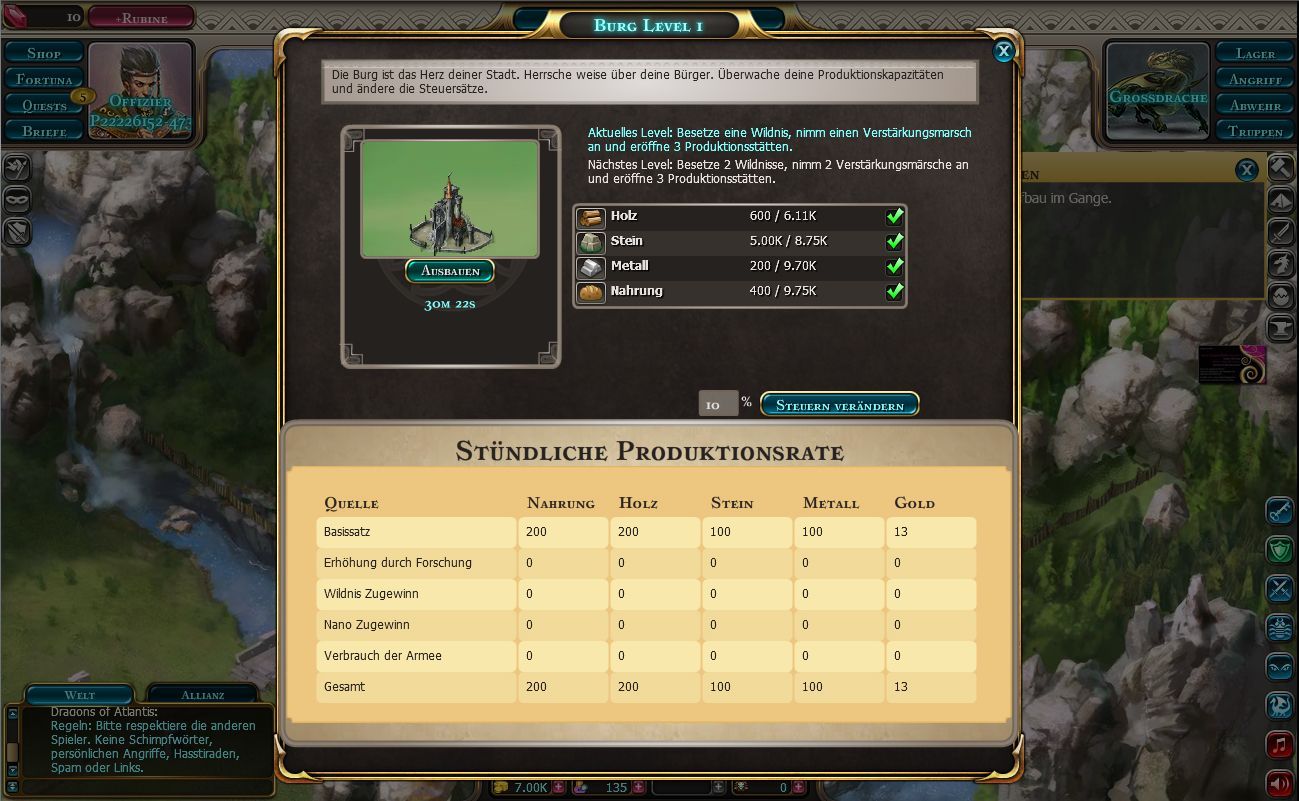
Task: Select the Abwehr defense button
Action: pyautogui.click(x=1255, y=105)
